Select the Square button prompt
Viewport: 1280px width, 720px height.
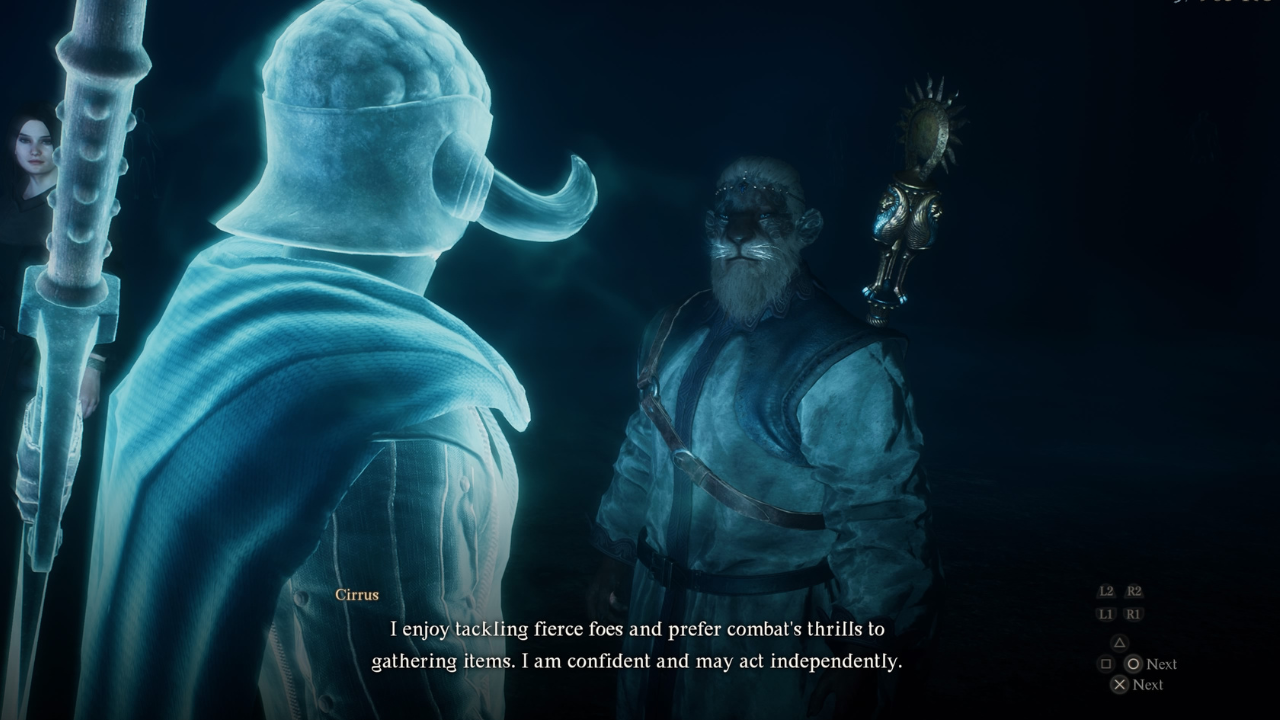tap(1105, 664)
